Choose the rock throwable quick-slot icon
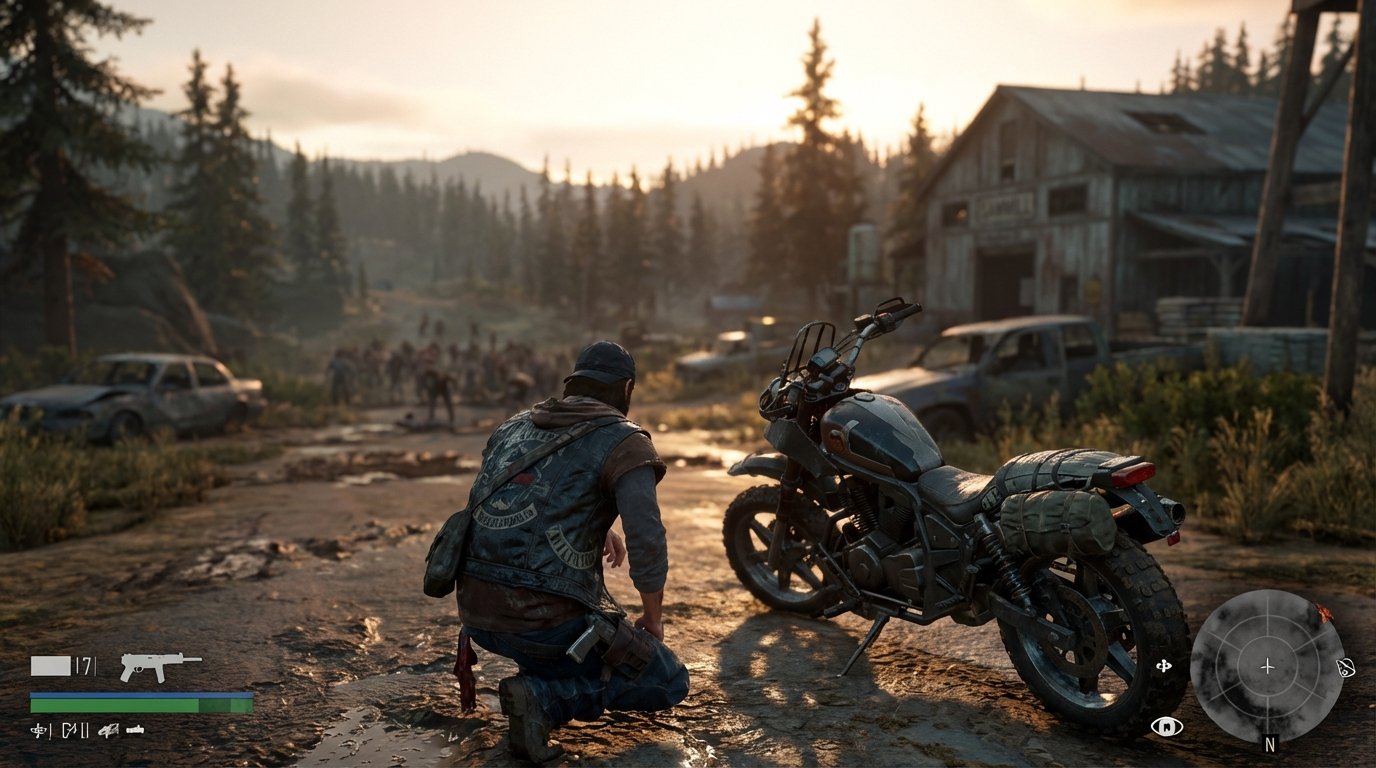 pos(108,730)
